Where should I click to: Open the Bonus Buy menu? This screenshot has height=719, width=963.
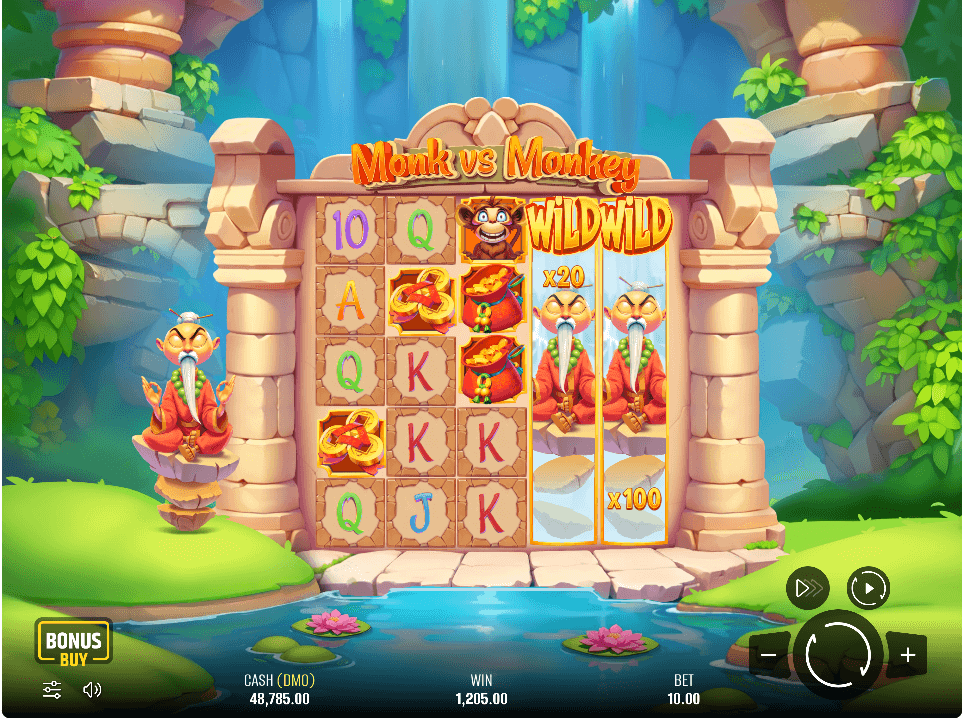(73, 642)
